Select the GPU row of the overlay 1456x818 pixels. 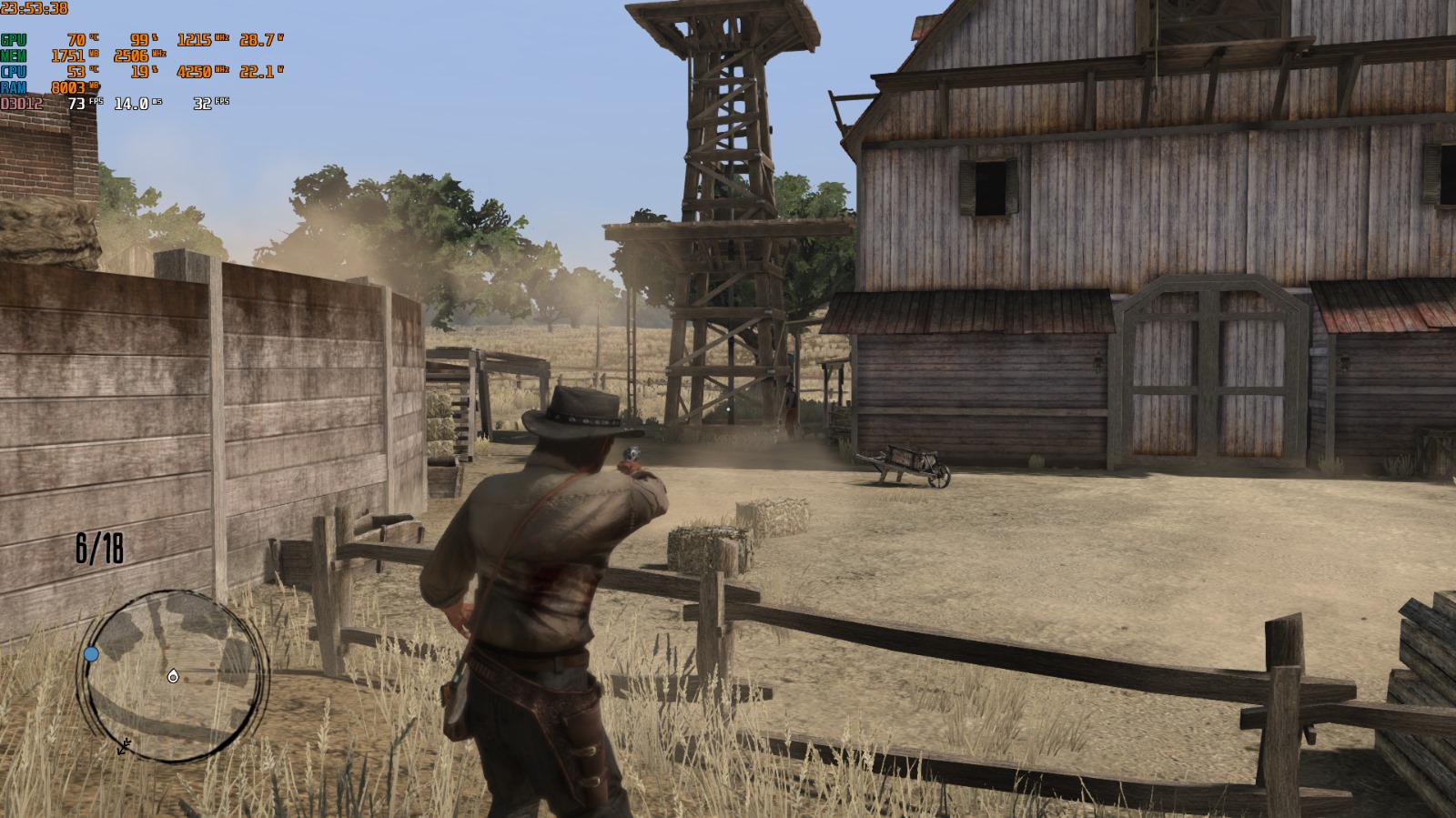[13, 40]
